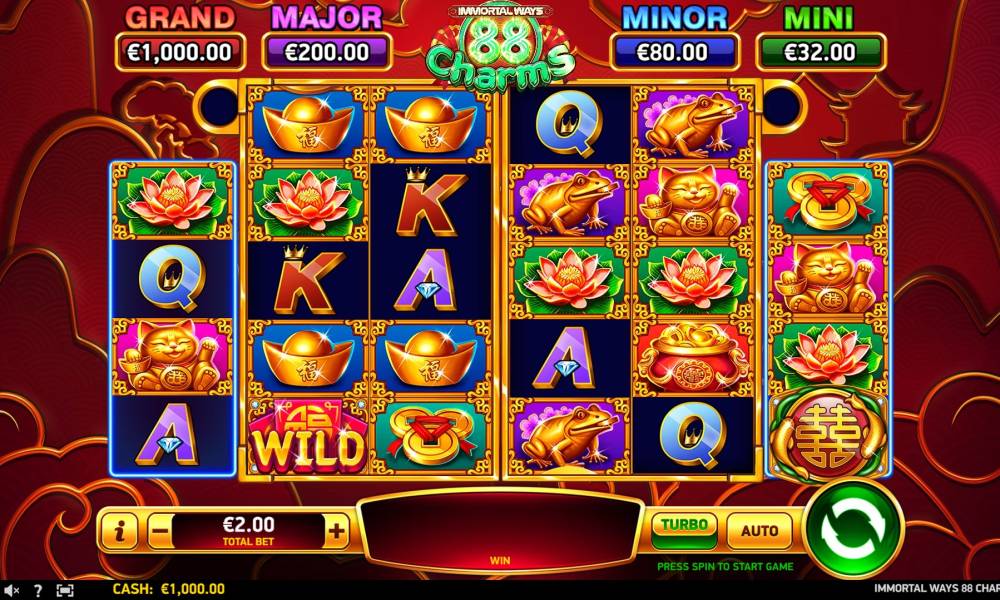
Task: Increase the total bet with plus
Action: [337, 532]
